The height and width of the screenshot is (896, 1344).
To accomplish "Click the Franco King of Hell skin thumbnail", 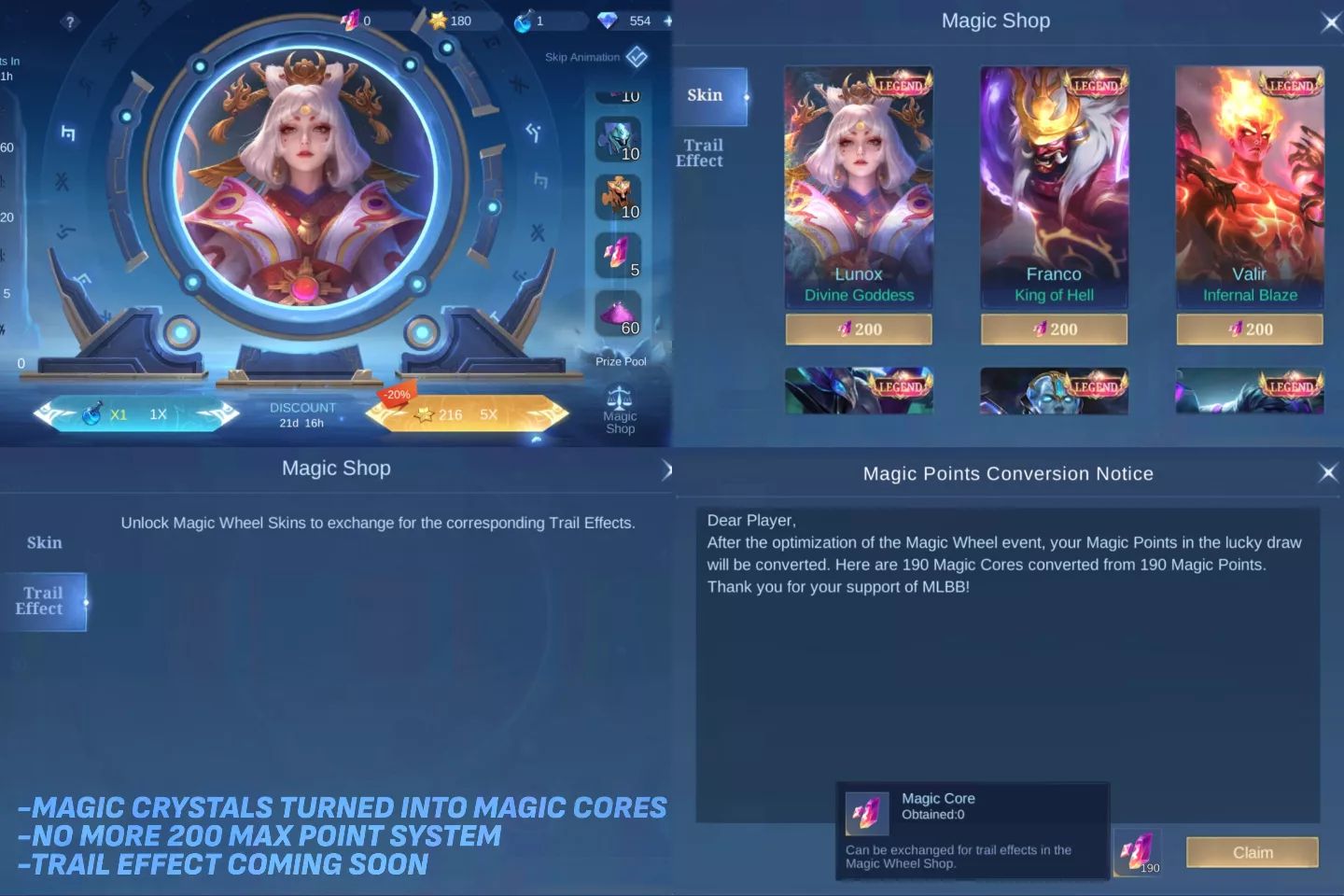I will (x=1054, y=182).
